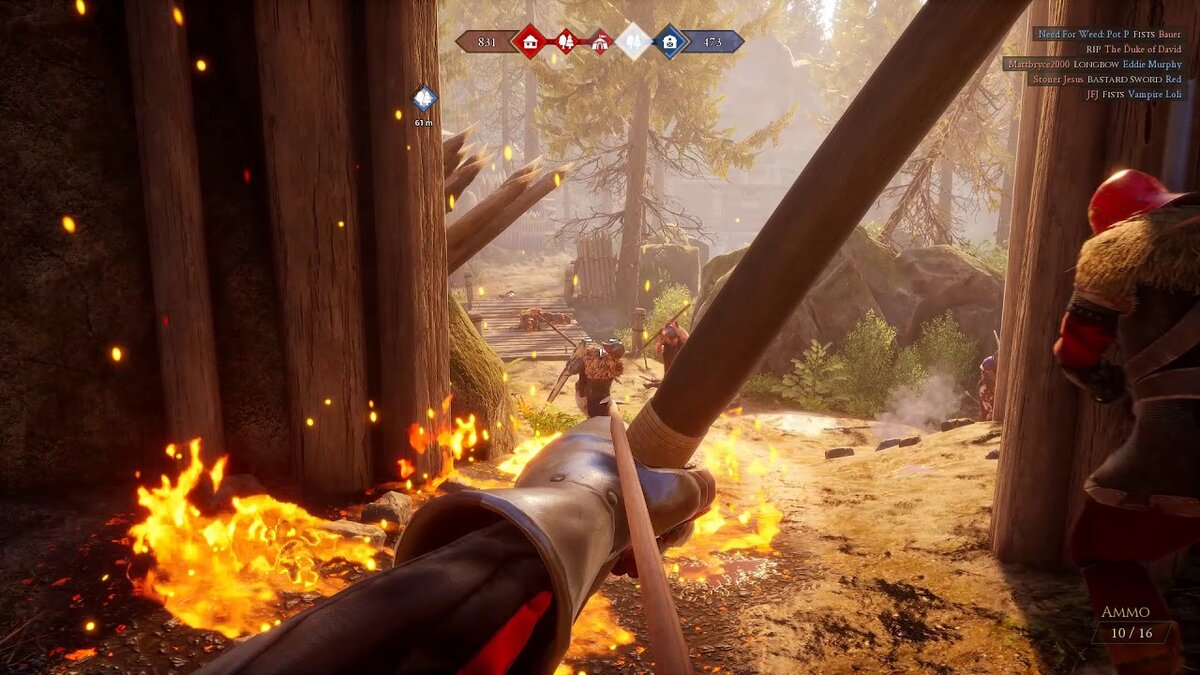The image size is (1200, 675).
Task: Select the Mattbryce2000 Longbow kill feed entry
Action: coord(1093,63)
